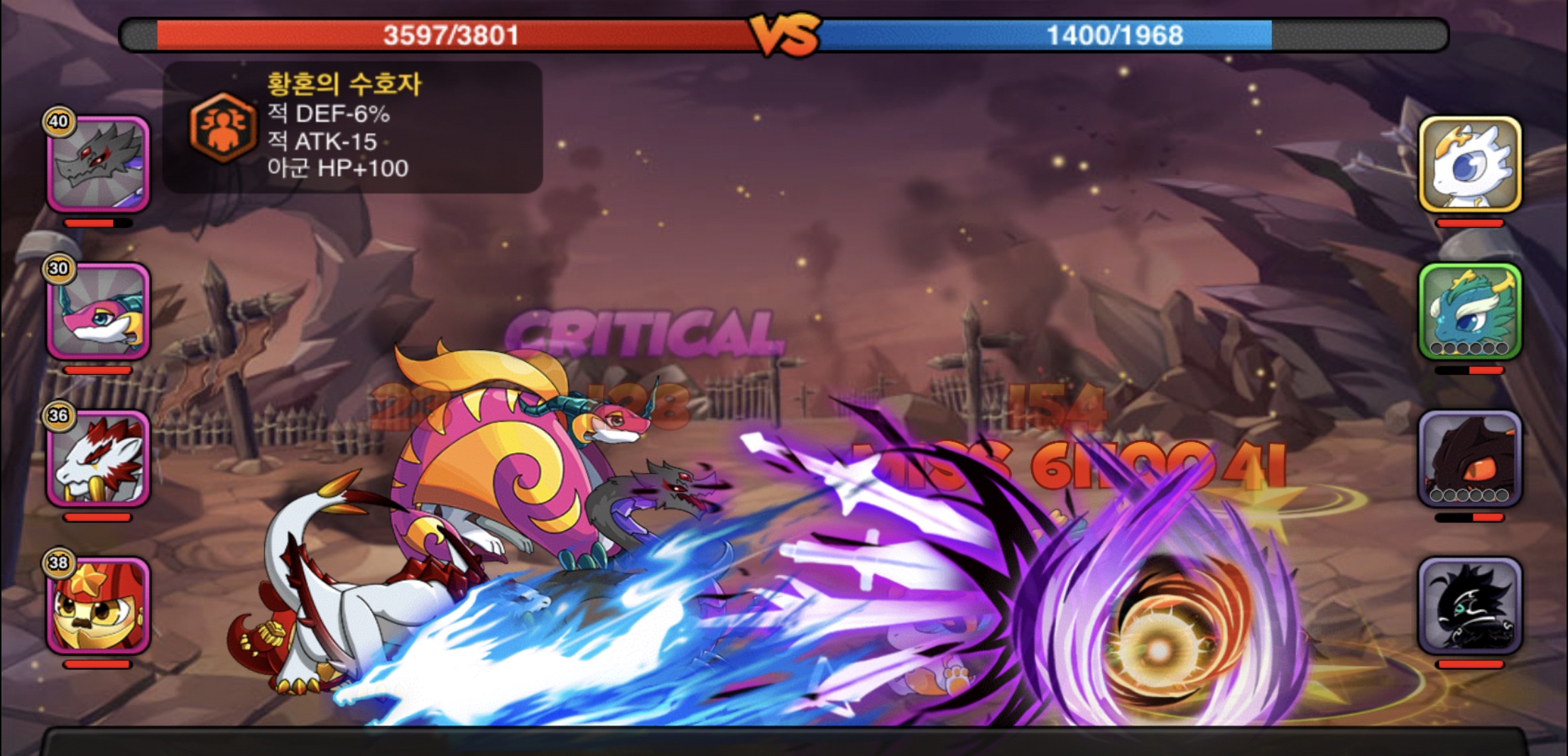Tap the level 36 white fanged beast portrait
This screenshot has height=756, width=1568.
[98, 459]
